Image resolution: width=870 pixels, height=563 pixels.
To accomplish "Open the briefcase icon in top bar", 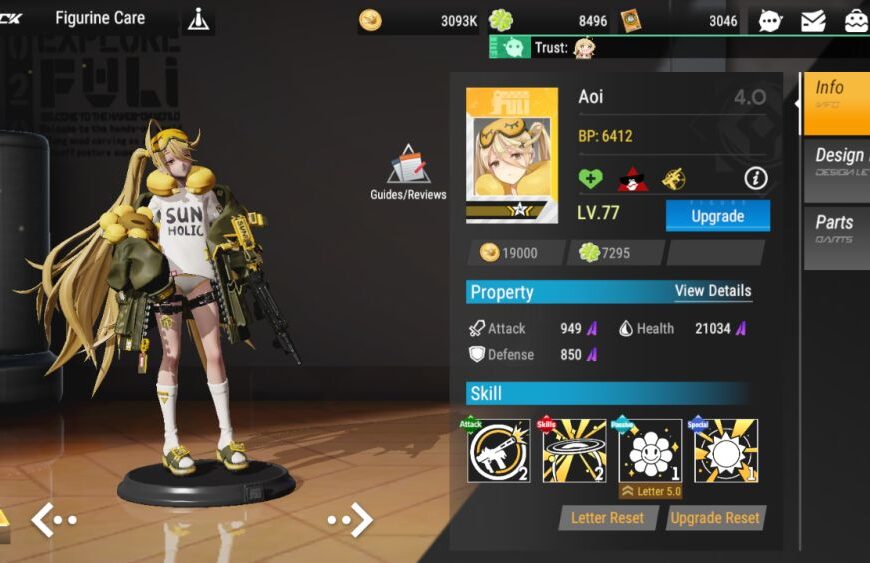I will (856, 20).
